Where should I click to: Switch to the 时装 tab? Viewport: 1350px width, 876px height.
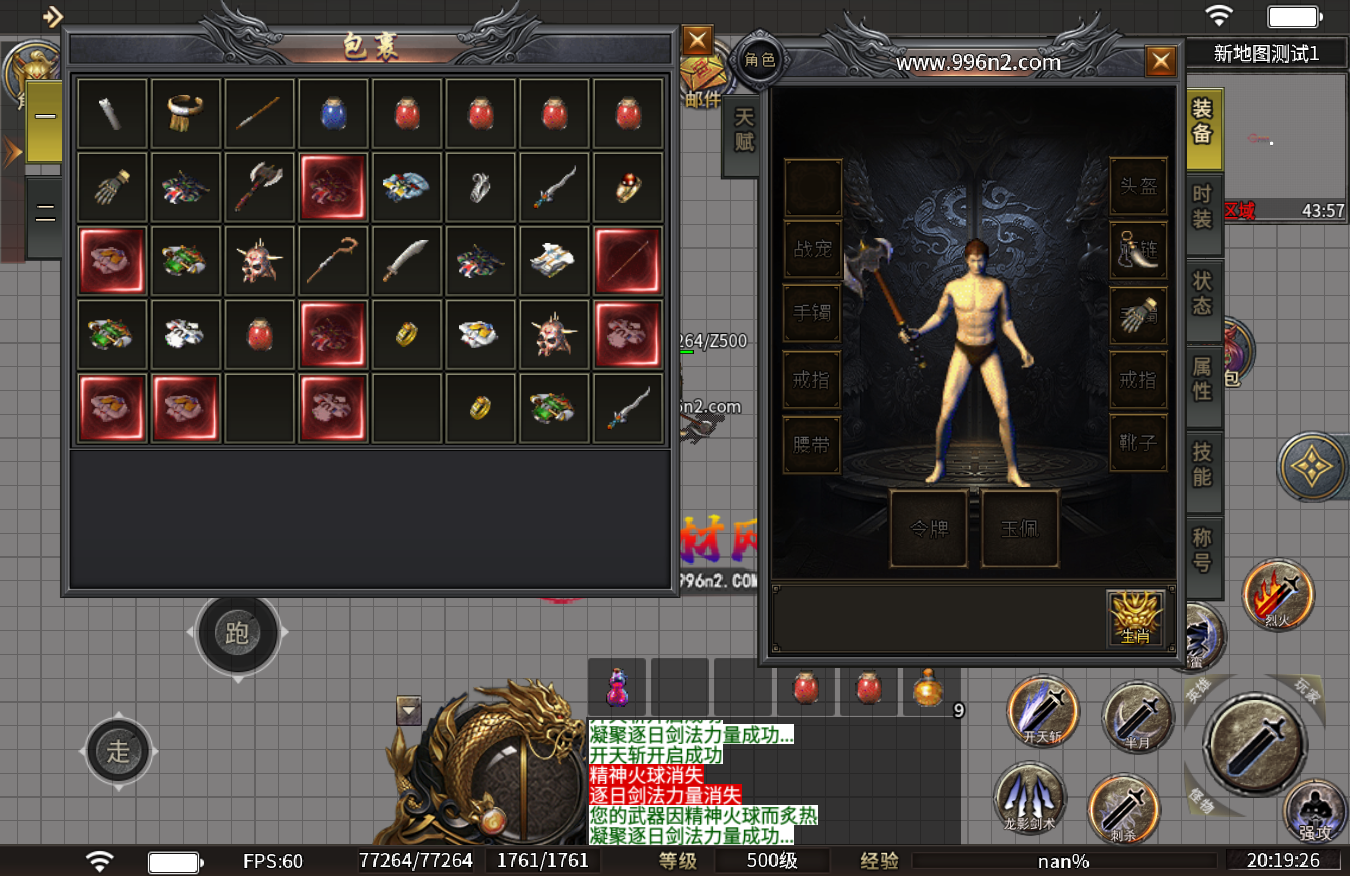coord(1202,207)
